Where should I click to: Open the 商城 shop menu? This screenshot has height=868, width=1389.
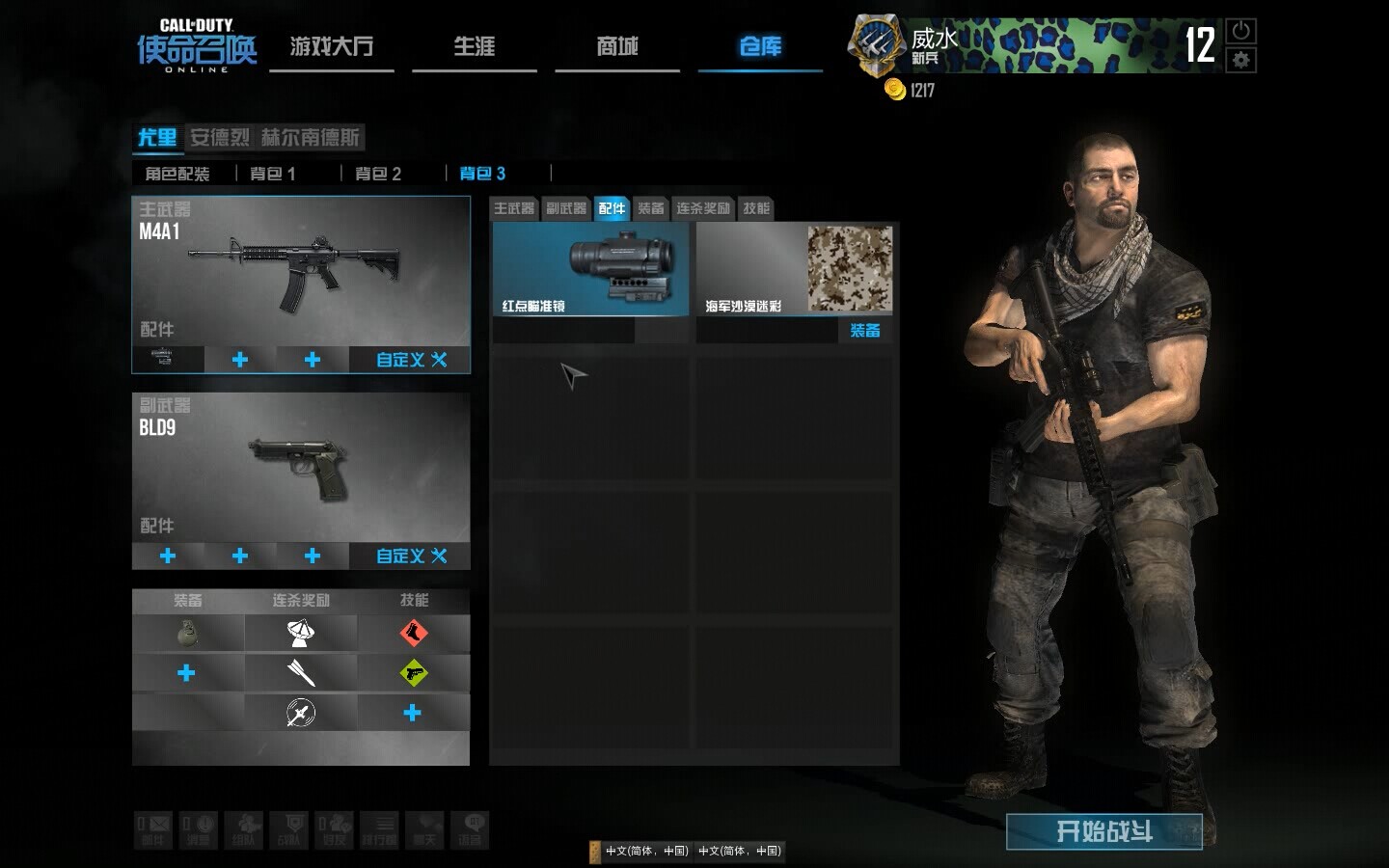(617, 46)
